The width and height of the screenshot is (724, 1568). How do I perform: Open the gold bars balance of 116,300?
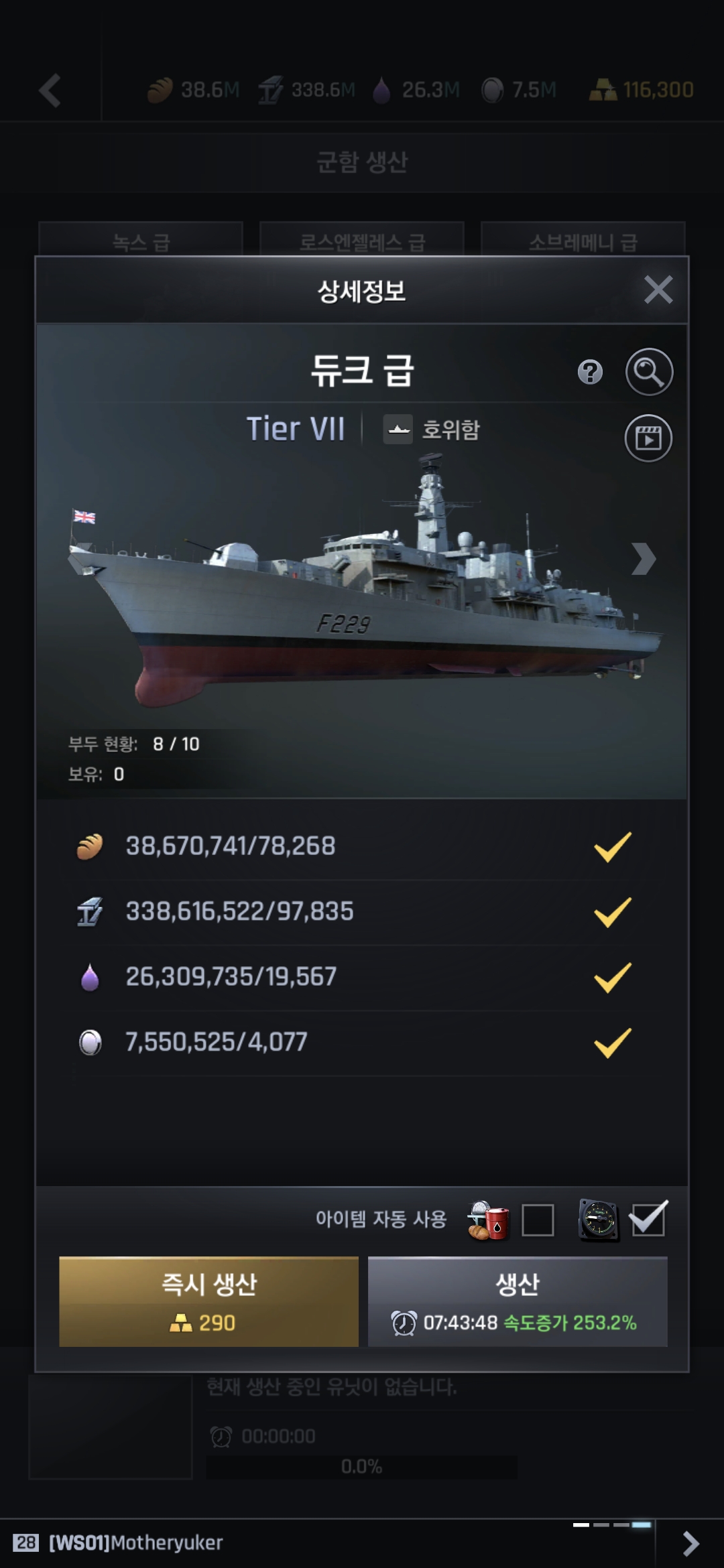click(x=642, y=90)
